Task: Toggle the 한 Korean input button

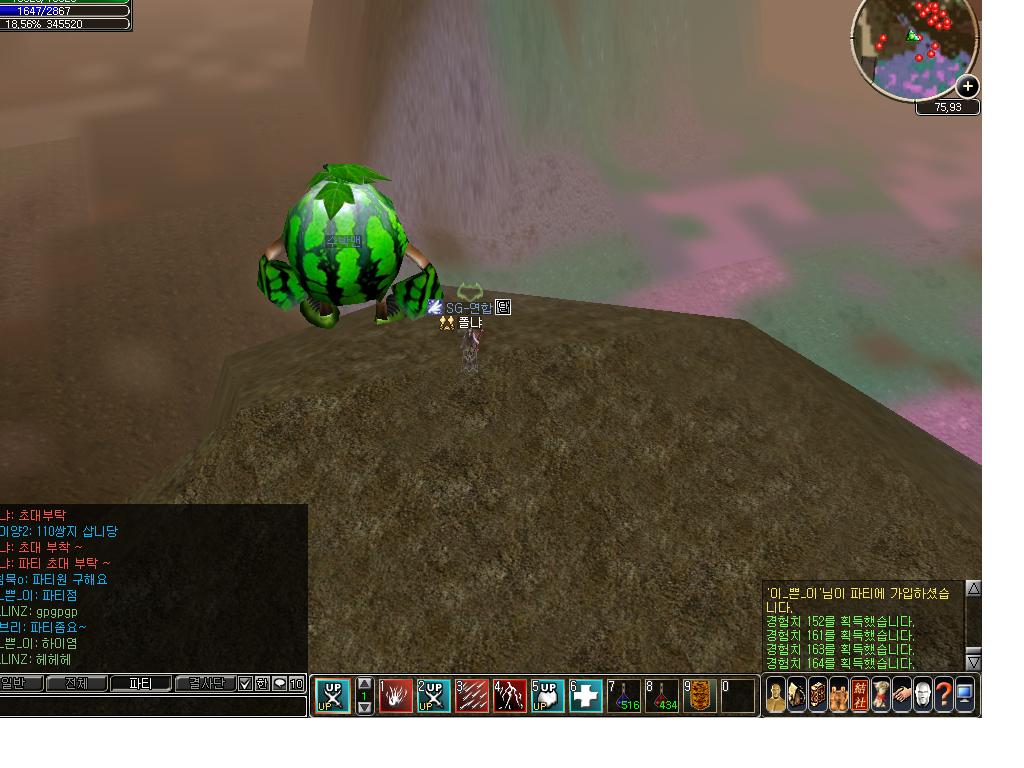Action: point(262,684)
